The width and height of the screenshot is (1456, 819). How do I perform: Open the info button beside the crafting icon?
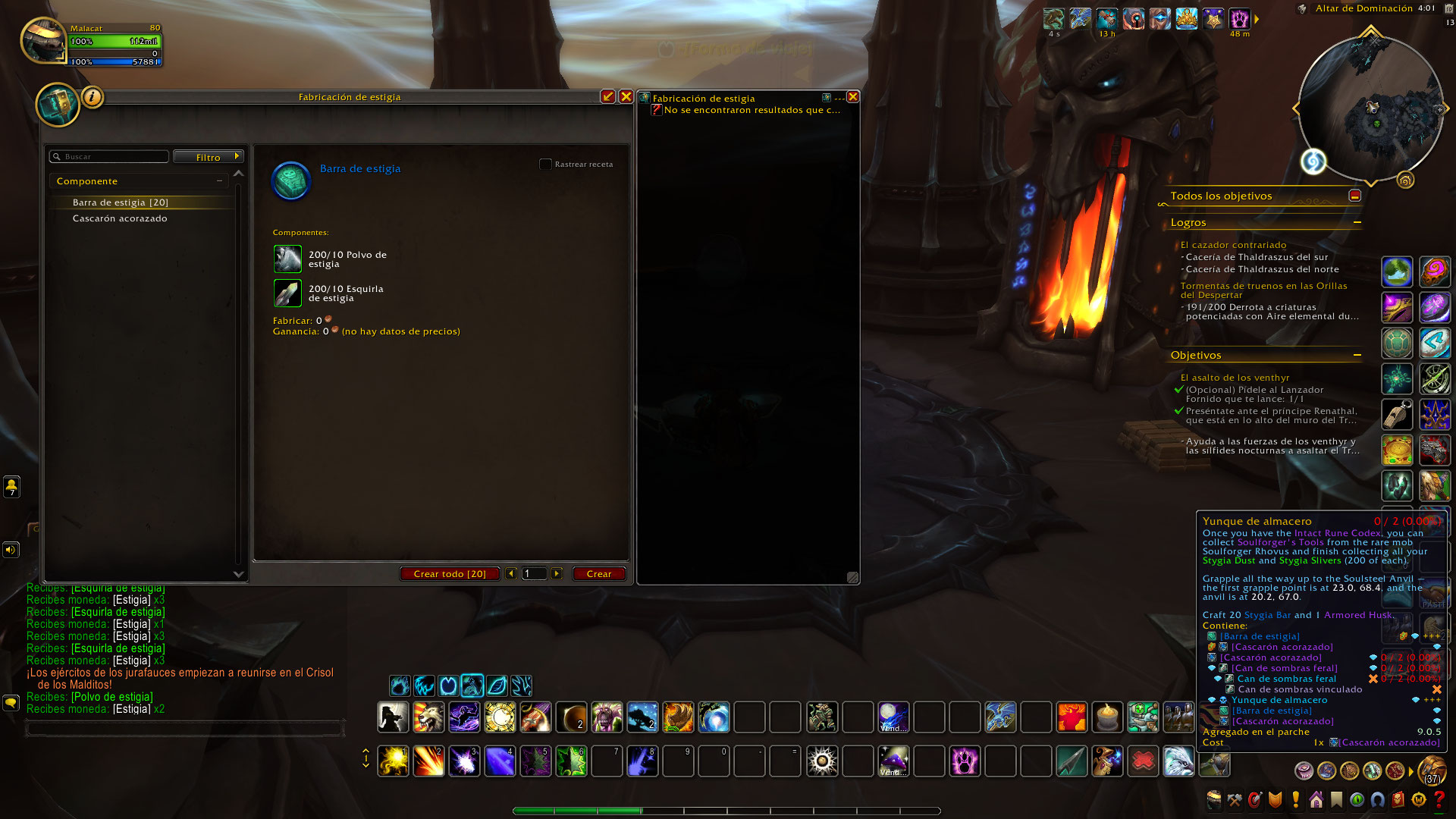coord(92,97)
